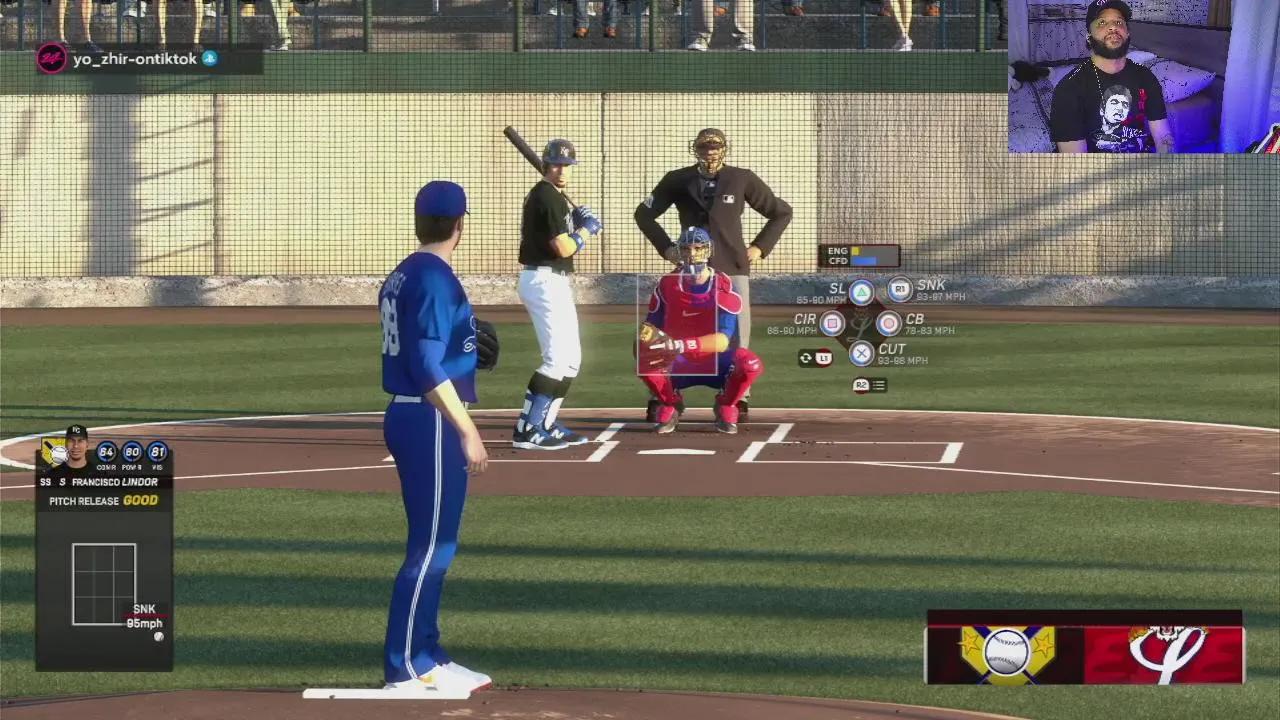
Task: Open Francisco Lindor's batter portrait
Action: pos(76,447)
